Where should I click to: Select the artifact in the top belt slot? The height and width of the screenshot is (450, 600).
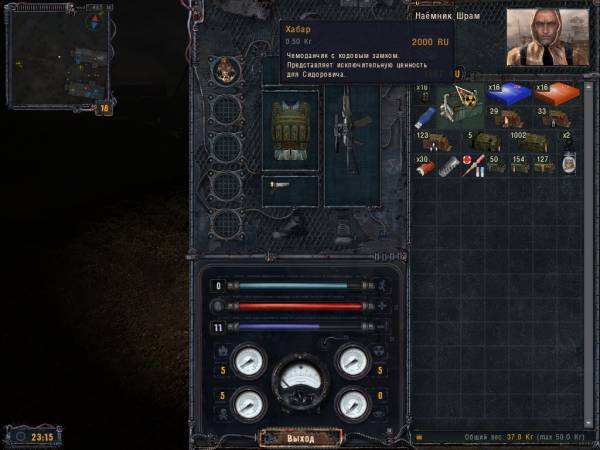point(227,71)
